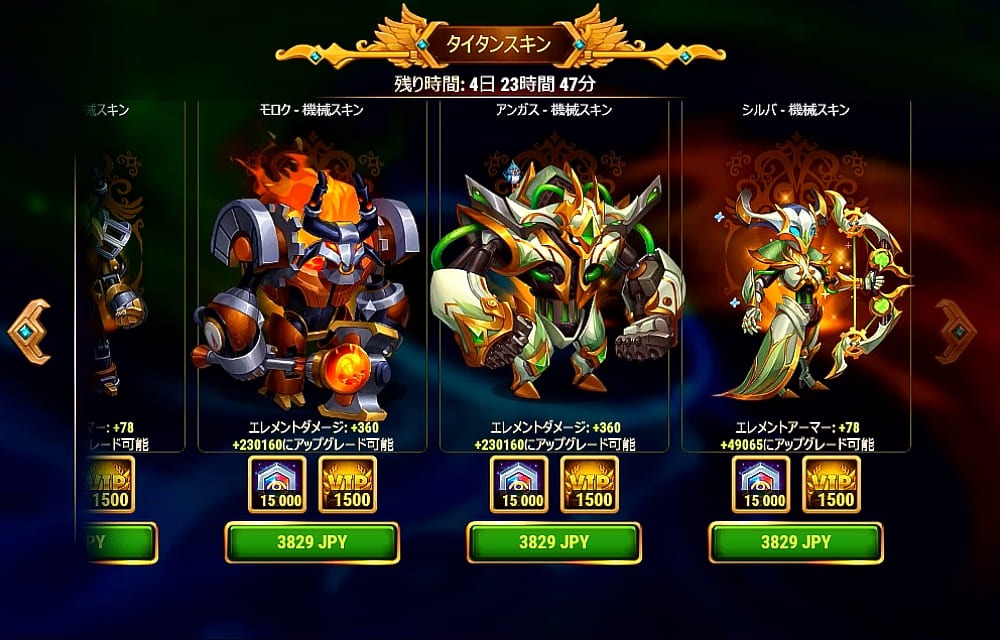Inspect Angus's 15 000 reward icon
The width and height of the screenshot is (1000, 640).
pos(519,485)
